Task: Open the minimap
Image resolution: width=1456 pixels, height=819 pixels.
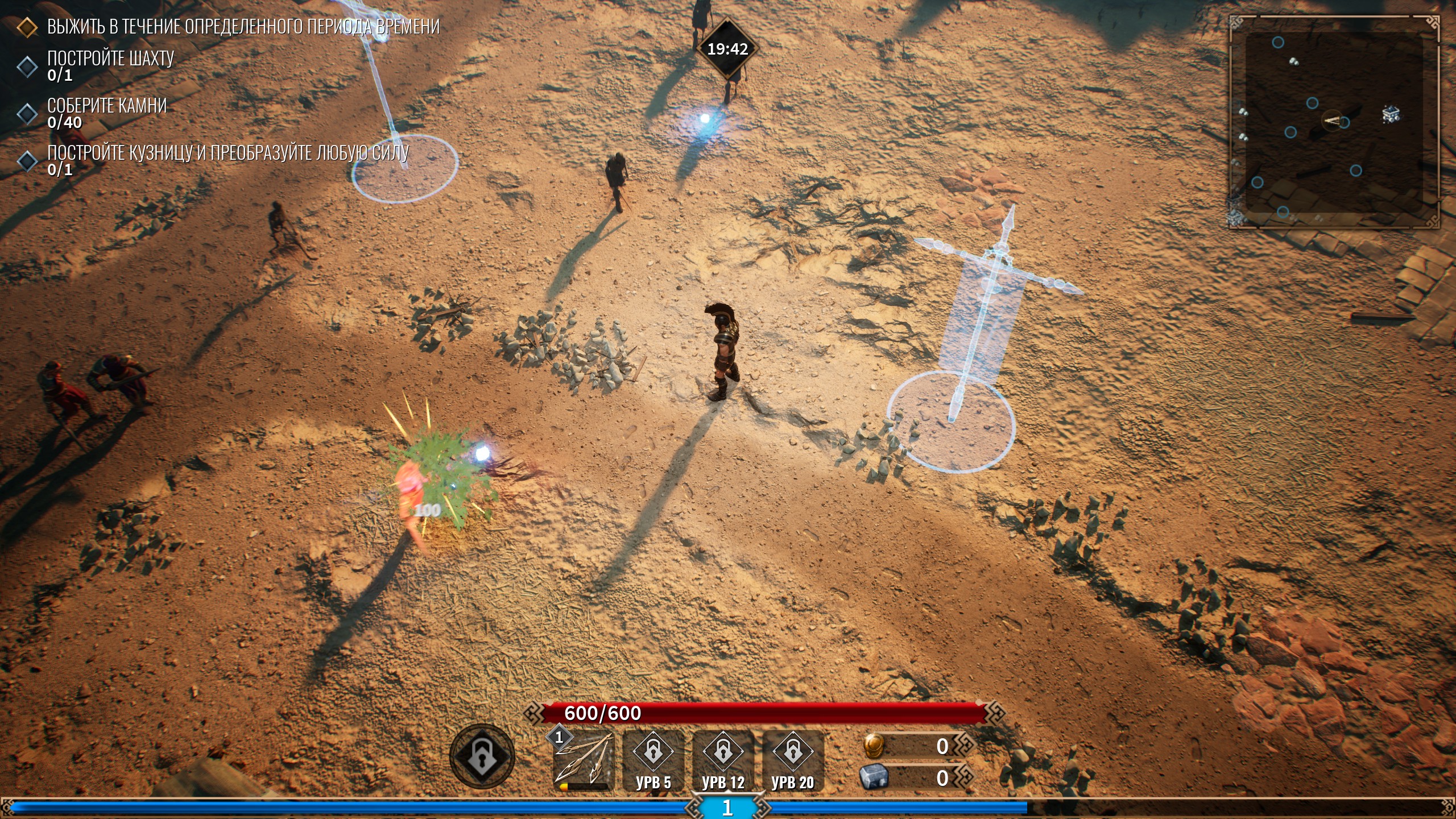Action: click(1334, 122)
